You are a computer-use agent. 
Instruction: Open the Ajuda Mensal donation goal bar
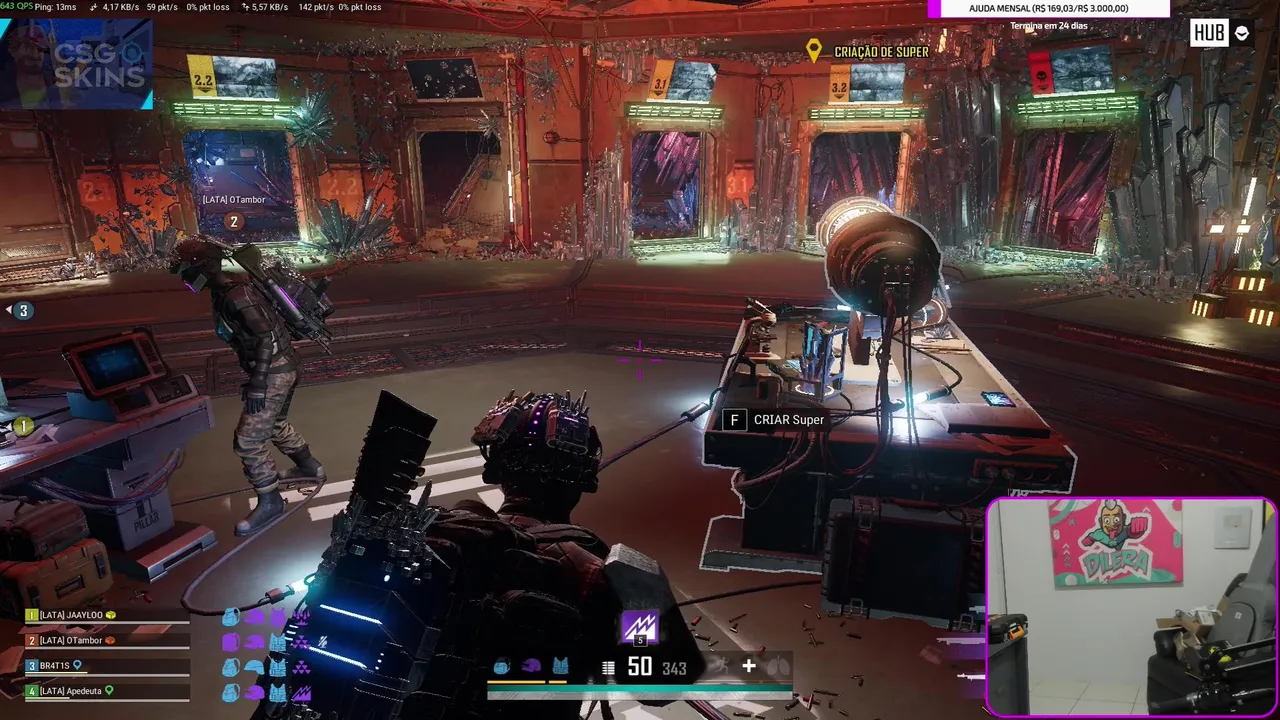coord(1048,9)
